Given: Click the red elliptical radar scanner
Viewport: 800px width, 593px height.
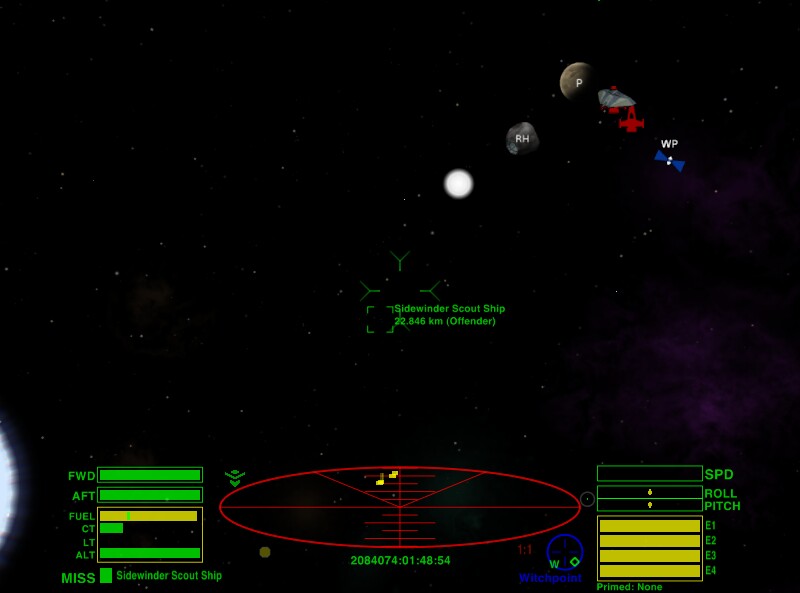Looking at the screenshot, I should coord(400,507).
